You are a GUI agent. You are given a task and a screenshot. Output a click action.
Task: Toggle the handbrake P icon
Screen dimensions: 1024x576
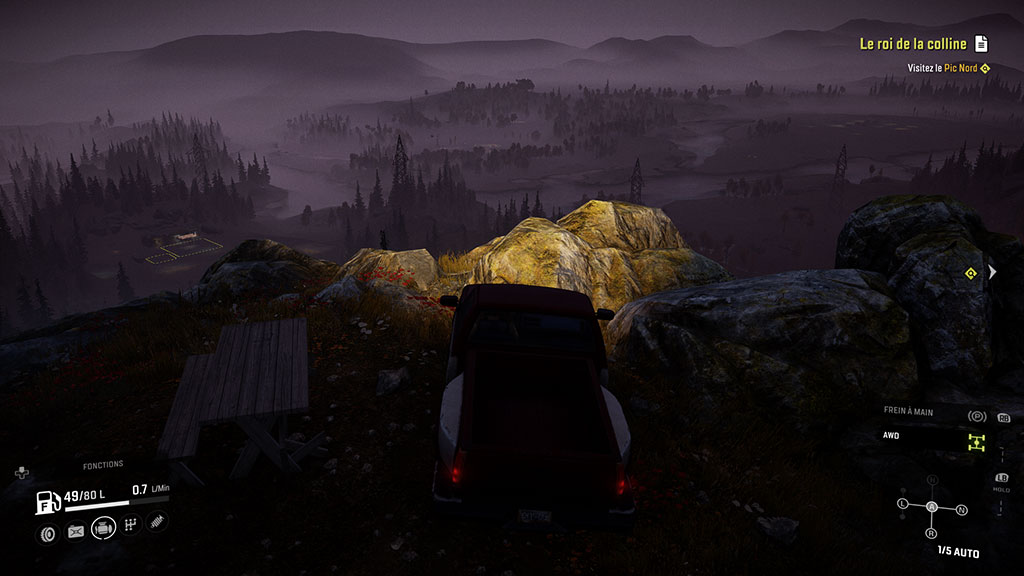click(977, 416)
